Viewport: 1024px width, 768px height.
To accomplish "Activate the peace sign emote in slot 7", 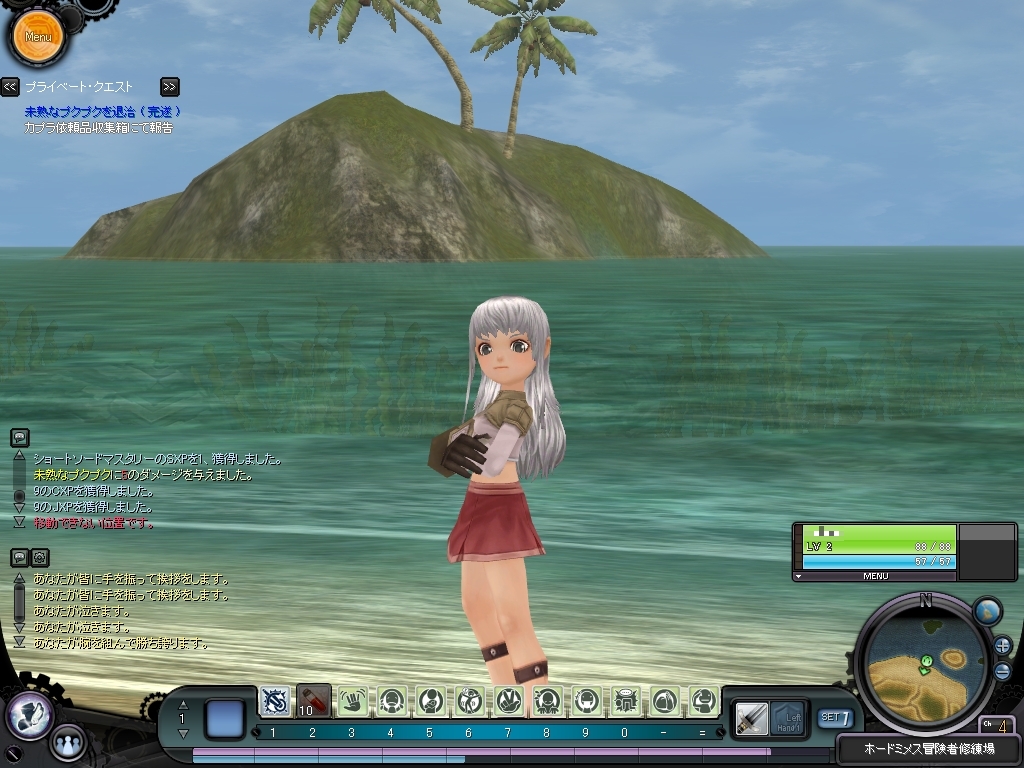I will point(509,701).
